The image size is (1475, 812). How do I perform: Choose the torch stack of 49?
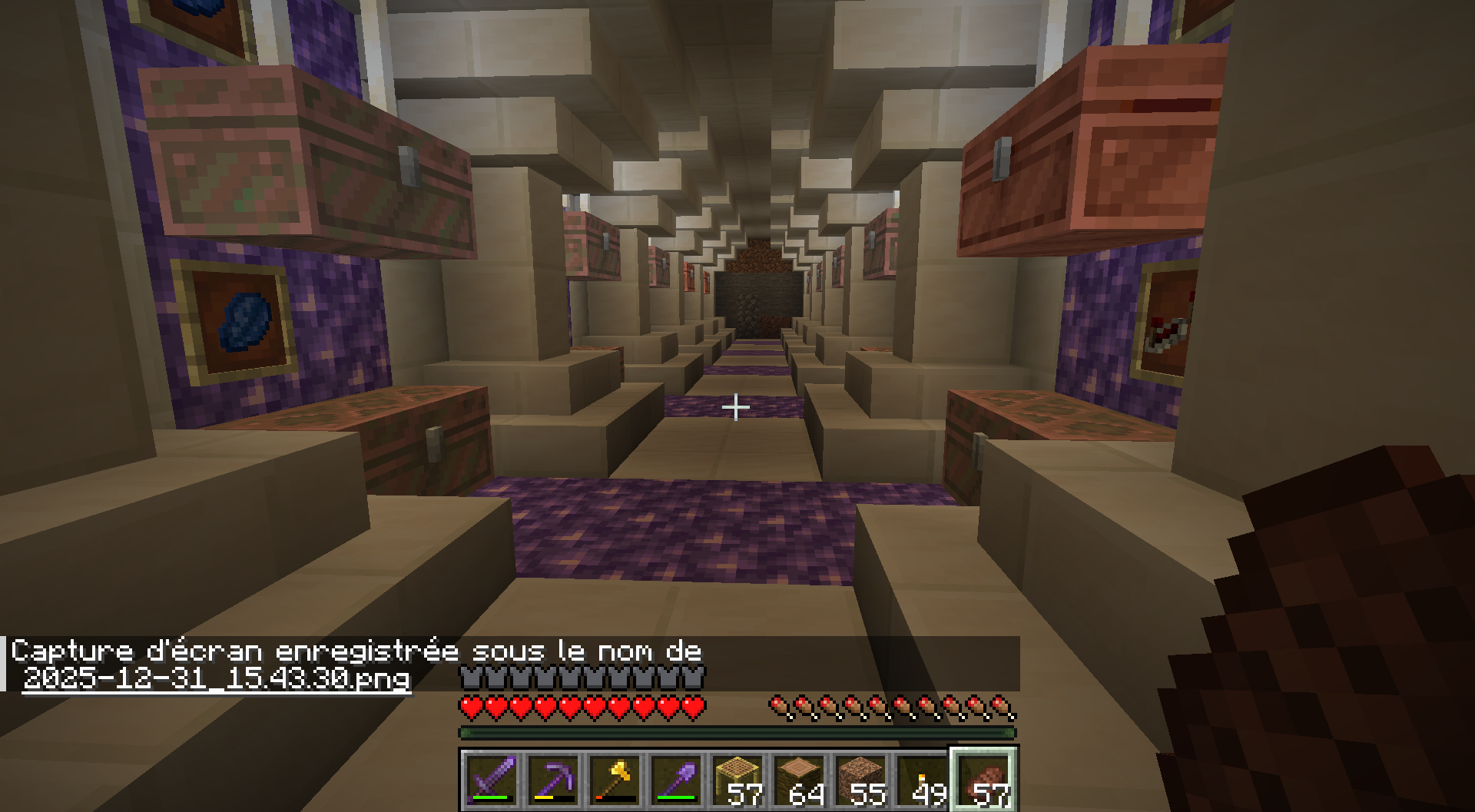click(921, 778)
